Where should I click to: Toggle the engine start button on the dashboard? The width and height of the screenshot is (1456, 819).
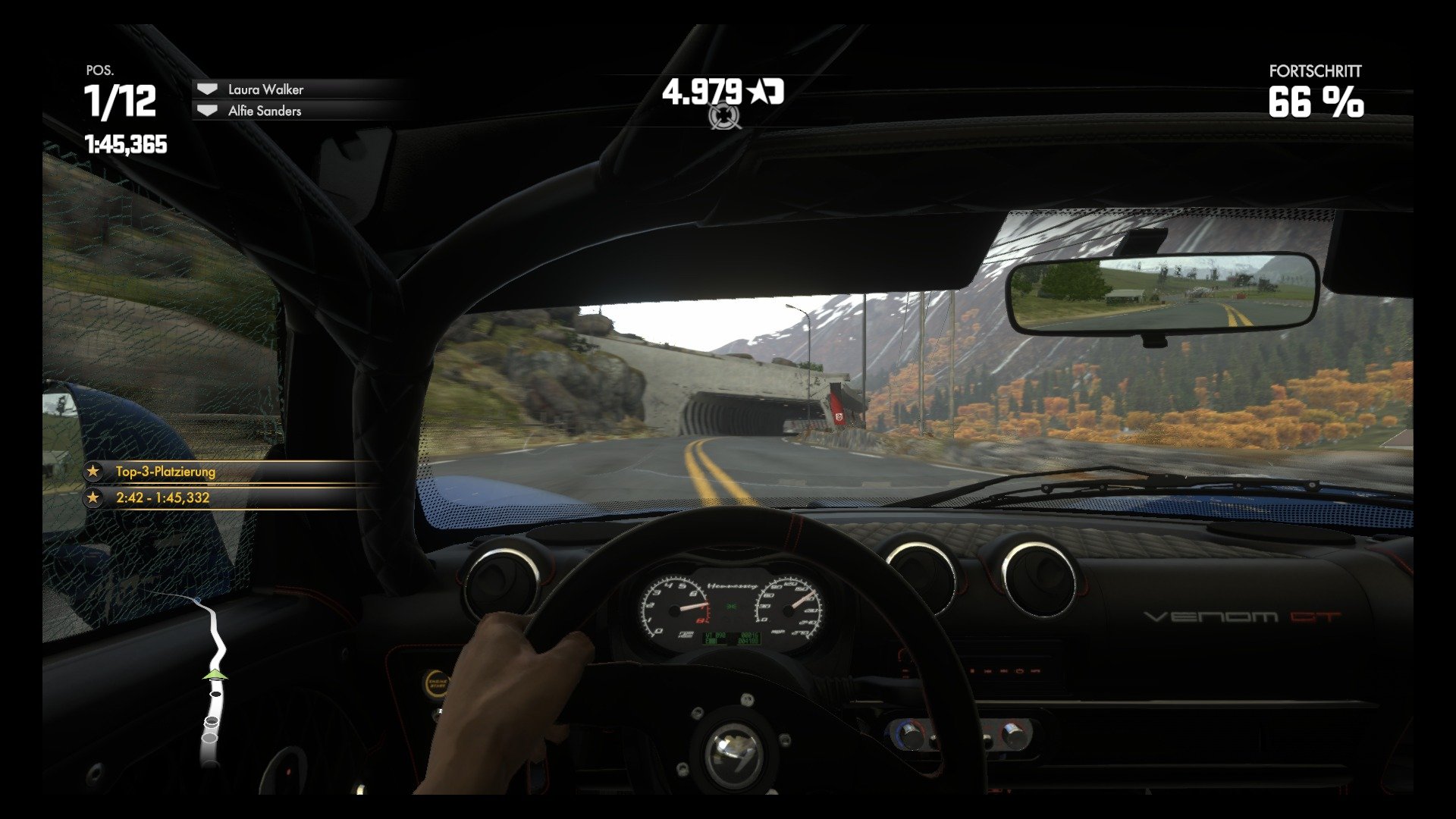coord(438,682)
